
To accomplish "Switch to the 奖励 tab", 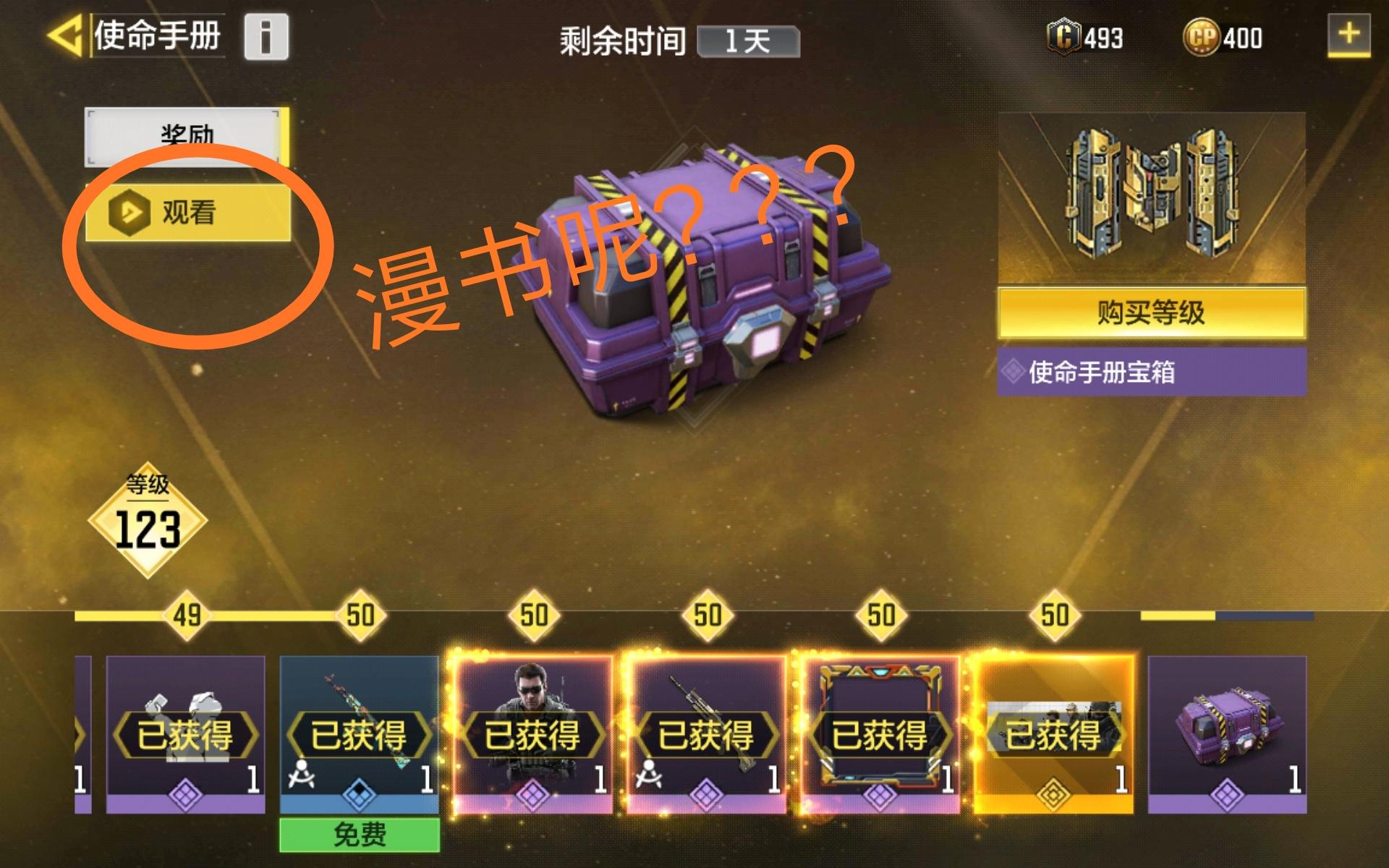I will (x=183, y=134).
